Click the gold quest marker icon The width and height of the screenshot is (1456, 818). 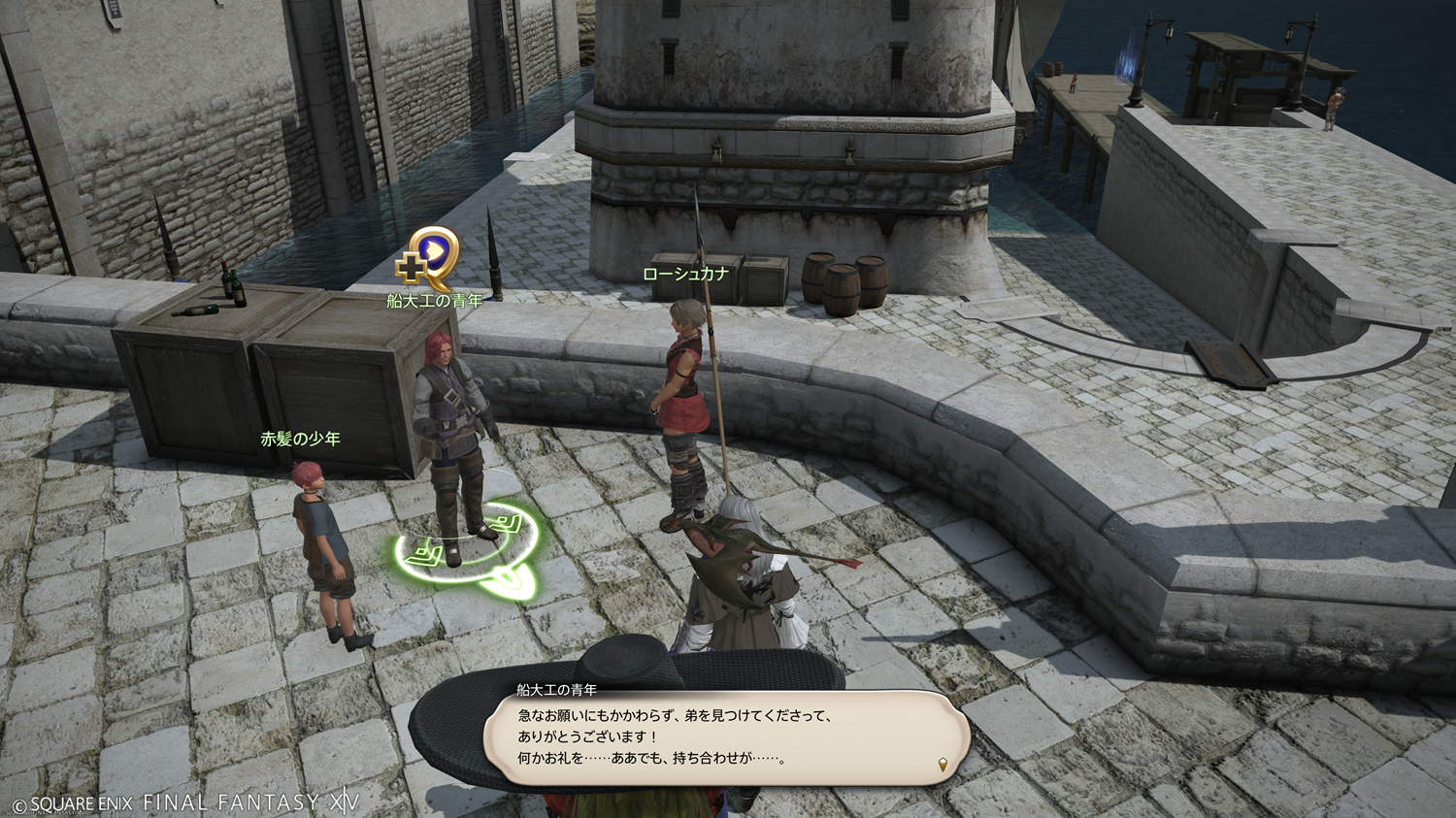pos(428,258)
